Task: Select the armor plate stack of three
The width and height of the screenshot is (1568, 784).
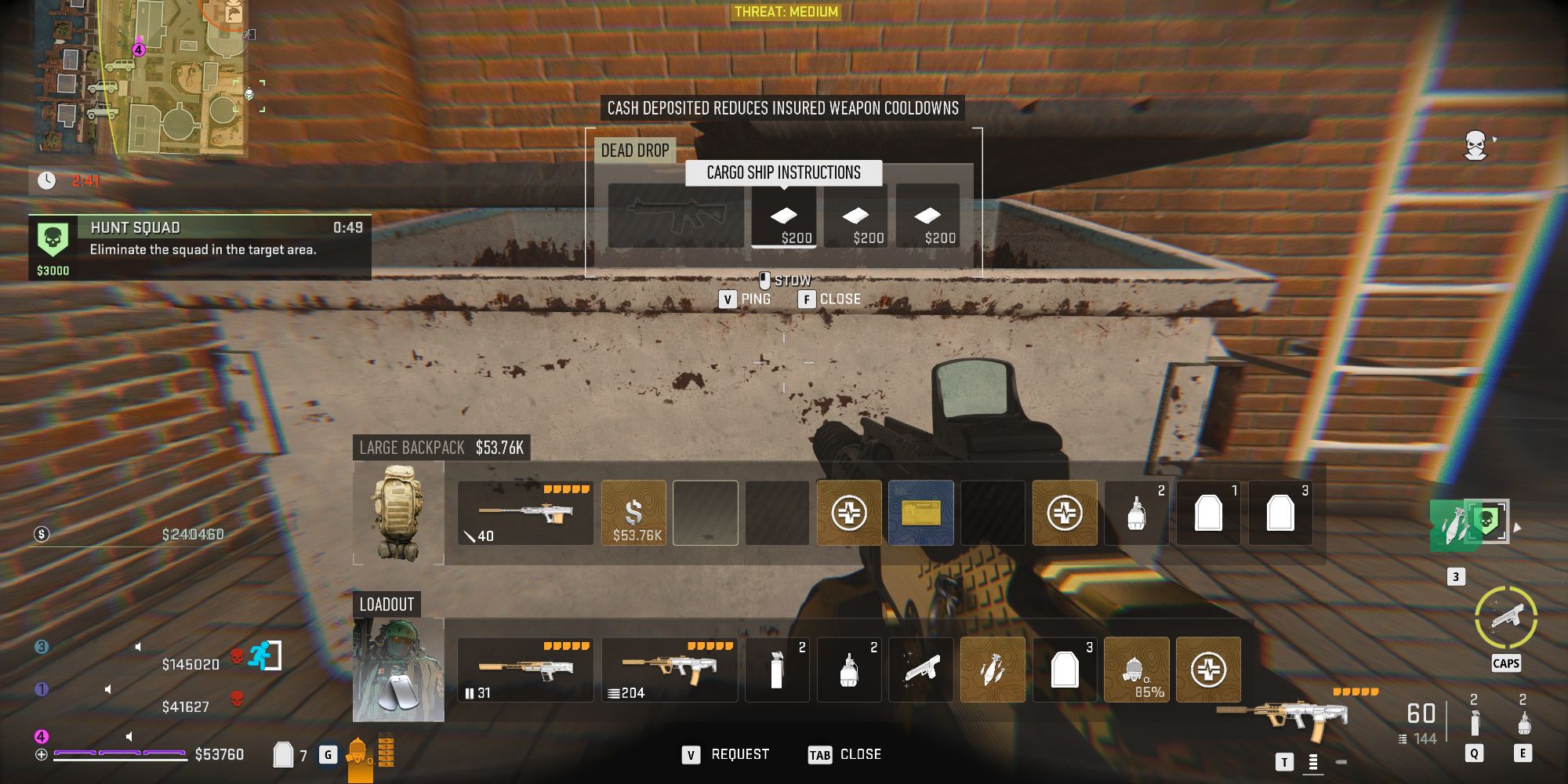Action: 1281,513
